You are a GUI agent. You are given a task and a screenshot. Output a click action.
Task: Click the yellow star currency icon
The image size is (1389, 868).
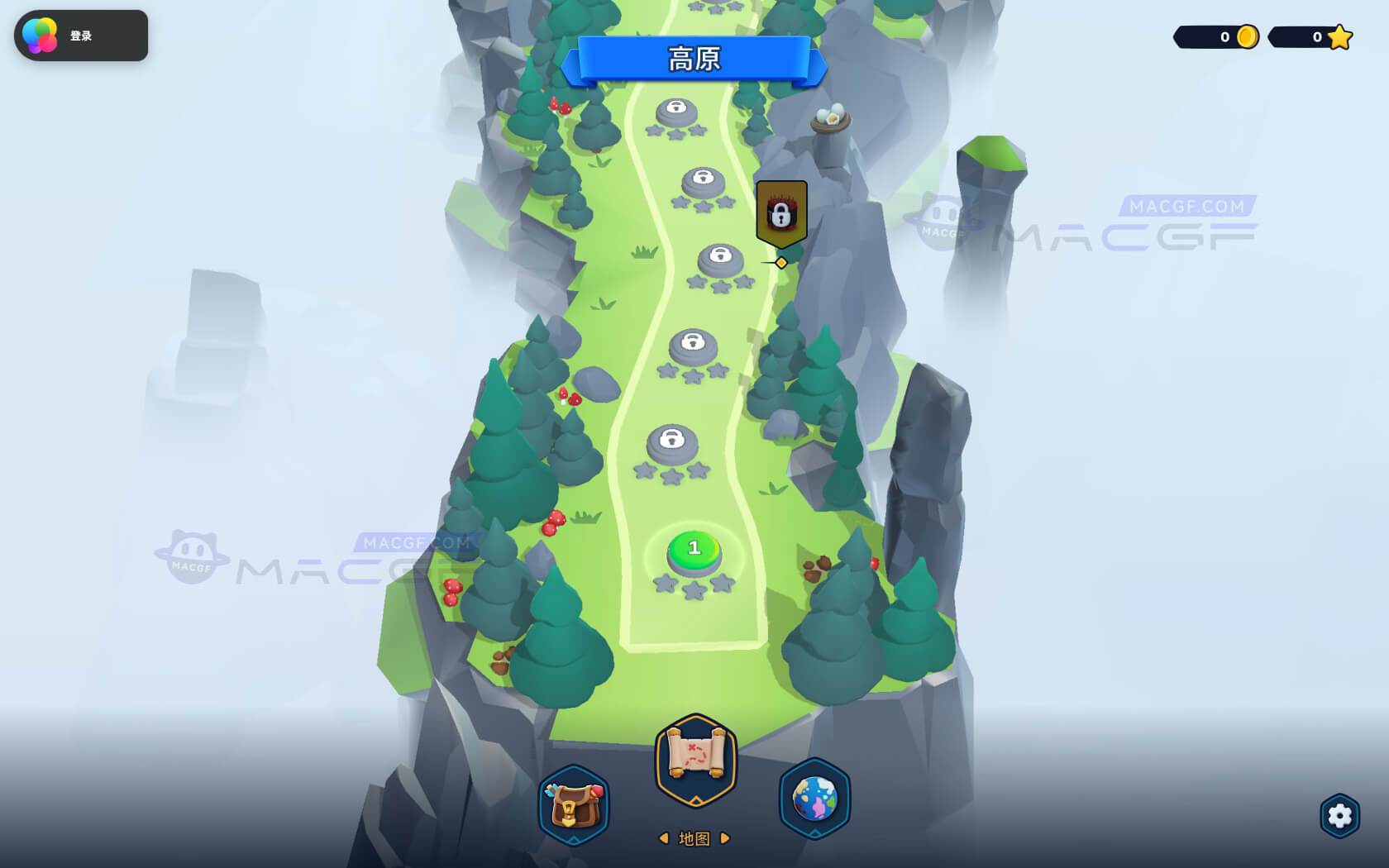pyautogui.click(x=1338, y=36)
